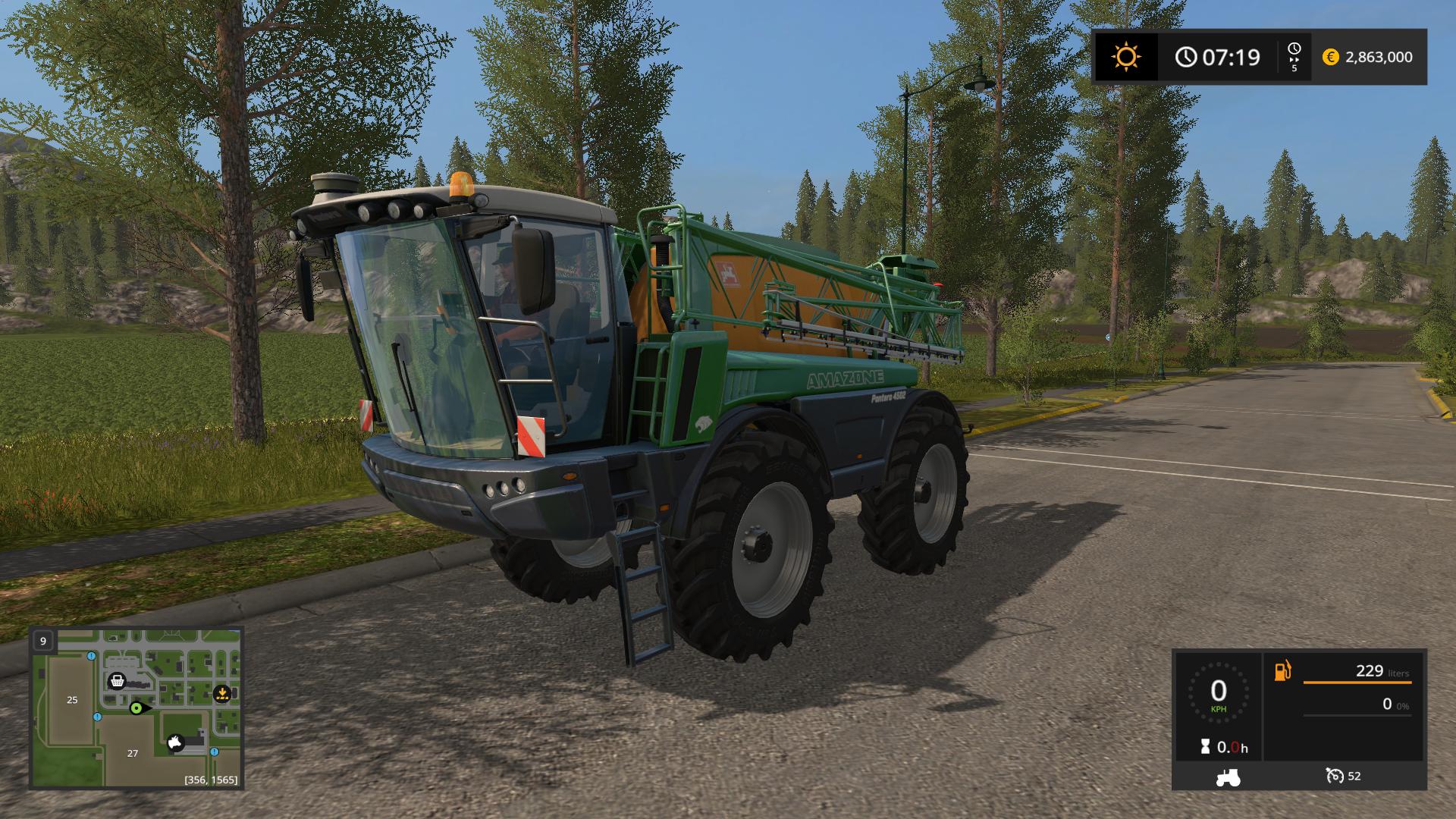Click the time scale clock icon
Viewport: 1456px width, 819px height.
tap(1294, 49)
